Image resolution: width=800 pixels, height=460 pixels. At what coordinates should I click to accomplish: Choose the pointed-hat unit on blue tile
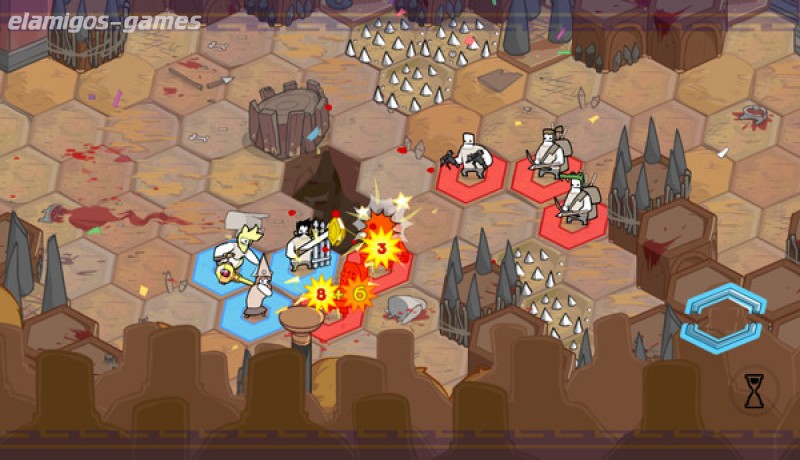coord(257,289)
